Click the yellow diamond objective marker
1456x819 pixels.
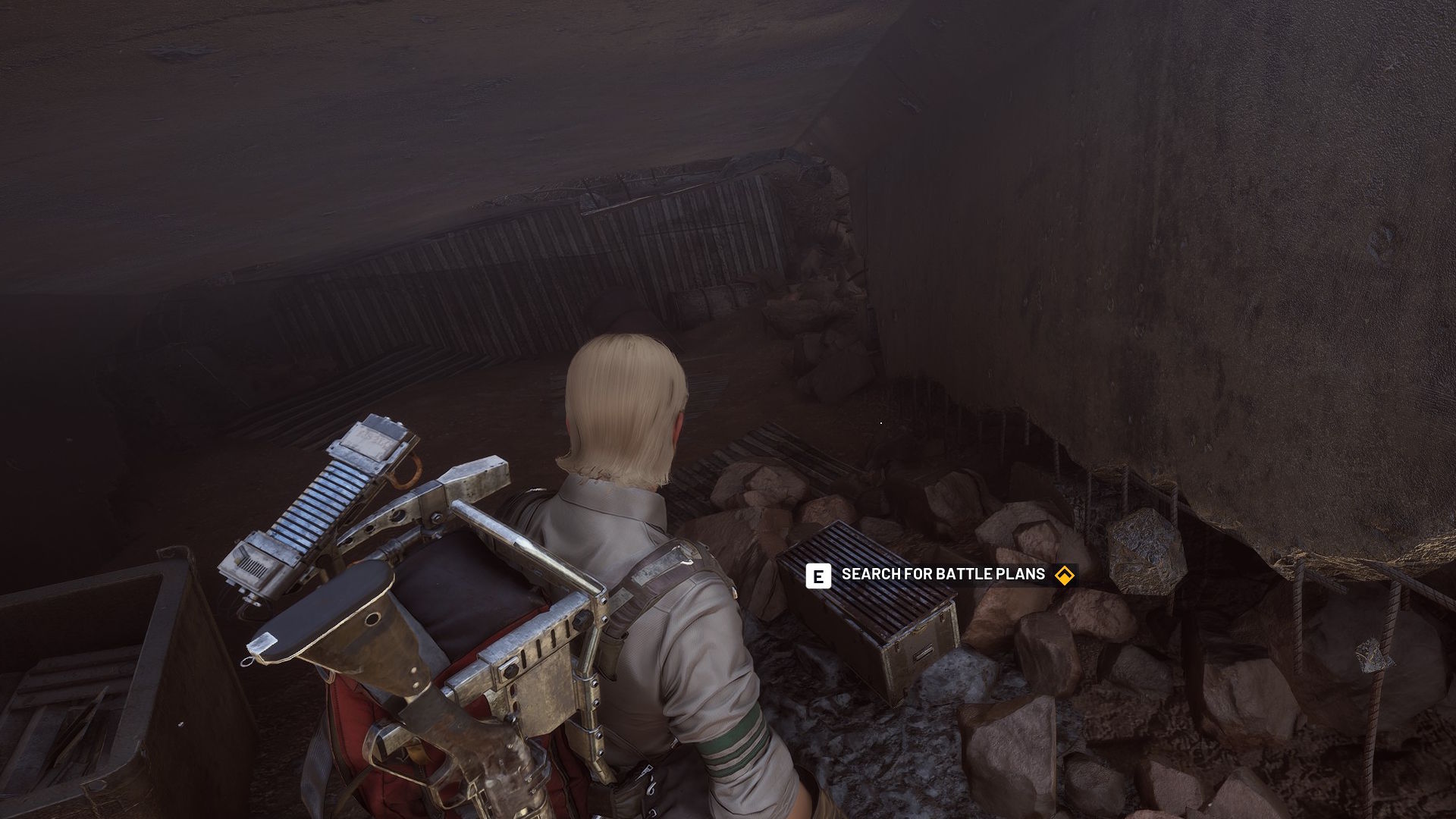(x=1065, y=576)
